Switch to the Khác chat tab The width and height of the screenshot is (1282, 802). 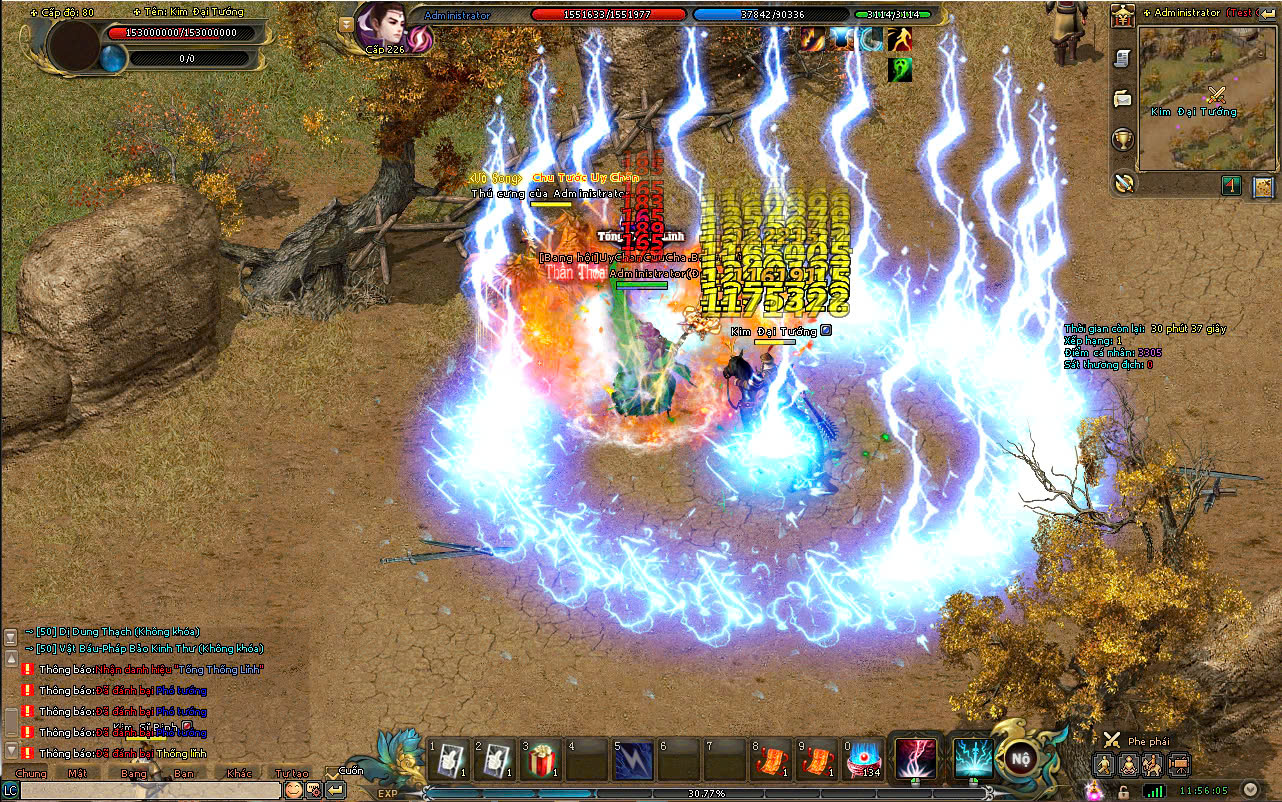239,773
